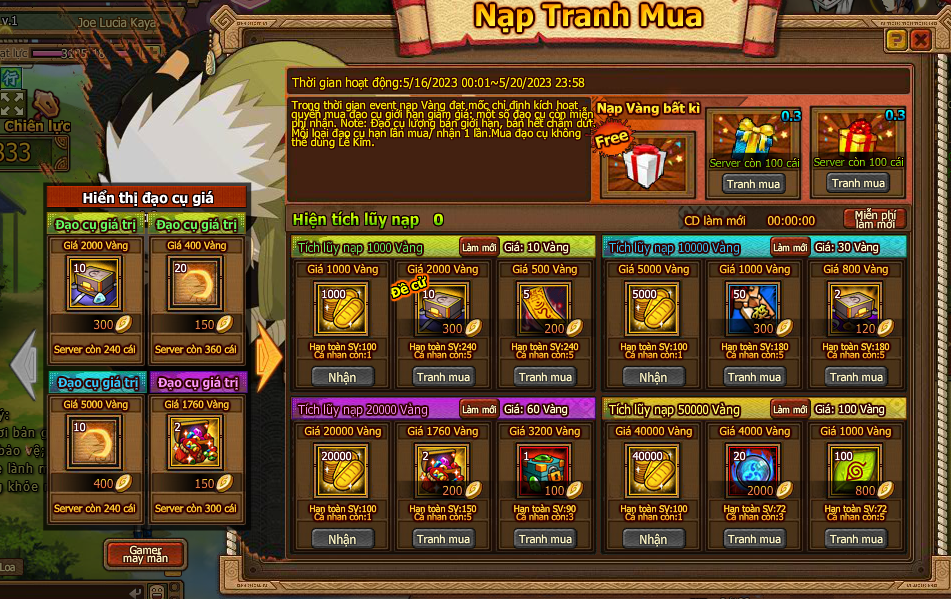Open the yellow question mark help

(x=896, y=39)
